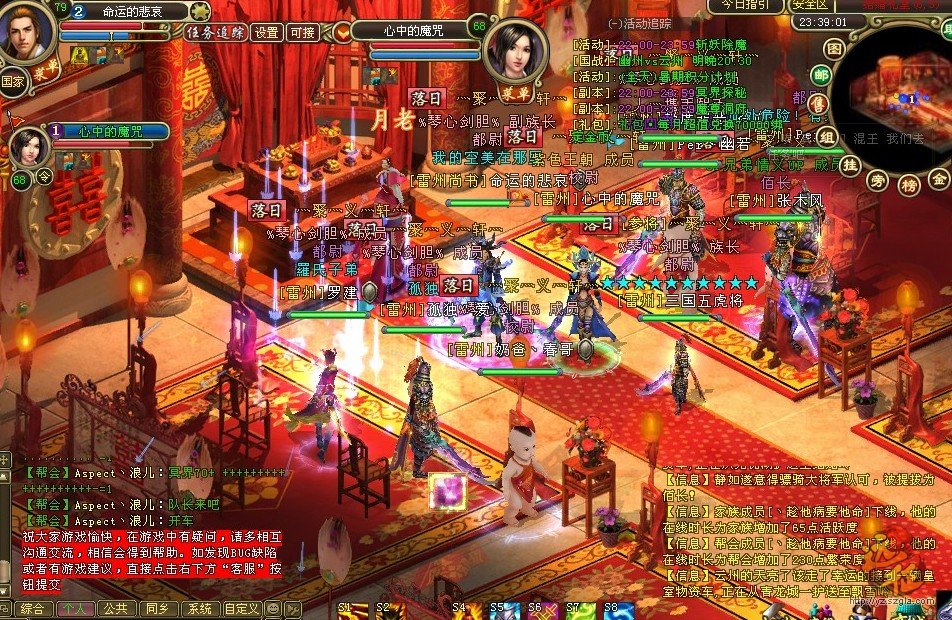Screen dimensions: 952x620
Task: Open the 榜 rankings button
Action: (908, 184)
